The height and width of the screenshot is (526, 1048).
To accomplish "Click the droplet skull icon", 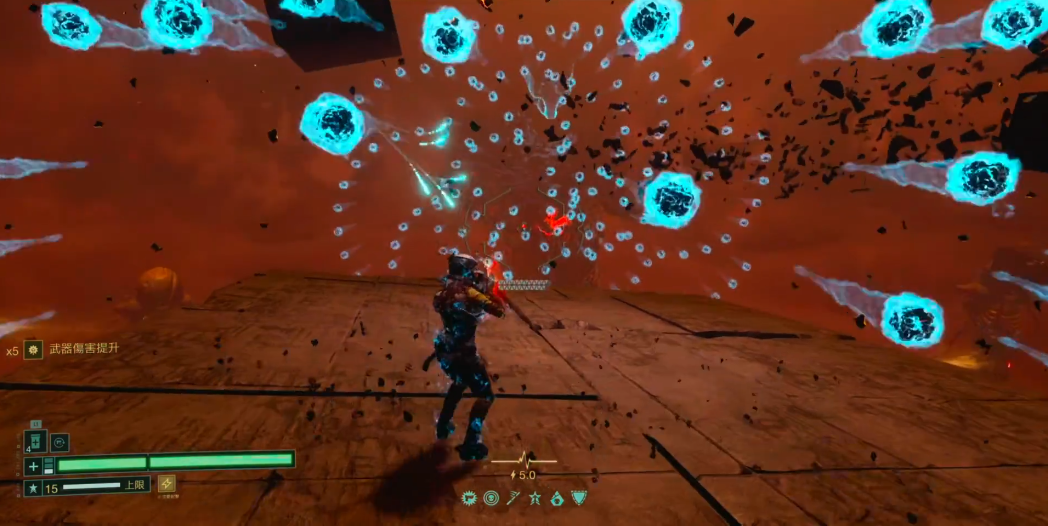I will (556, 498).
